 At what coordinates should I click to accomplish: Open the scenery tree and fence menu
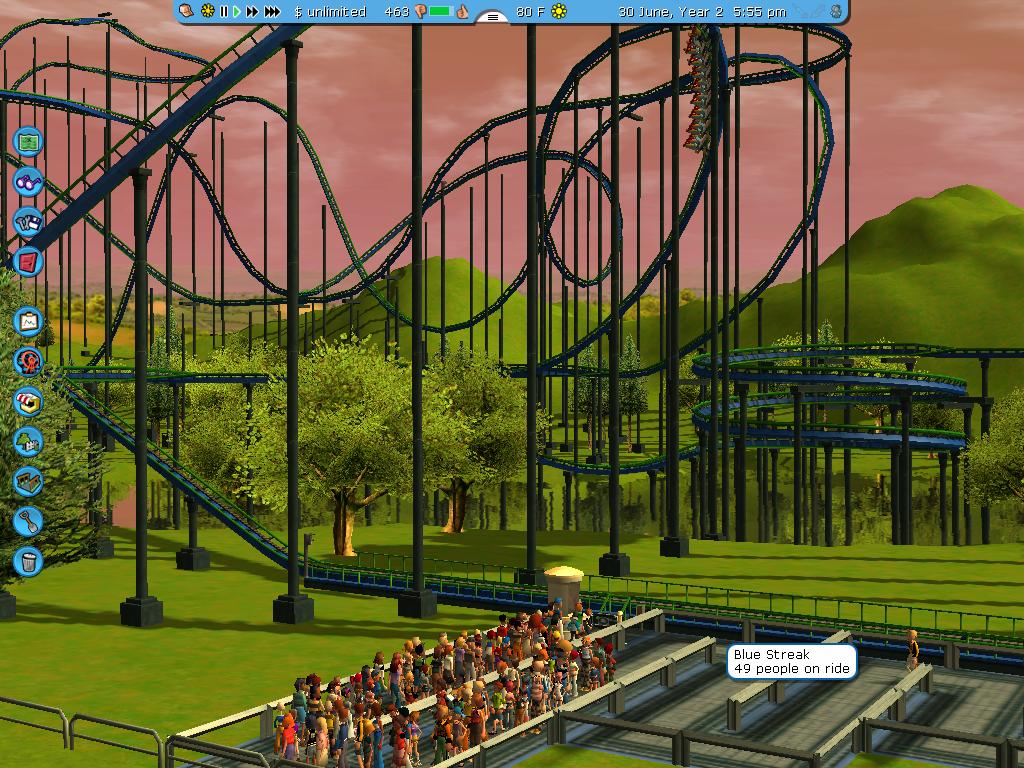tap(28, 441)
